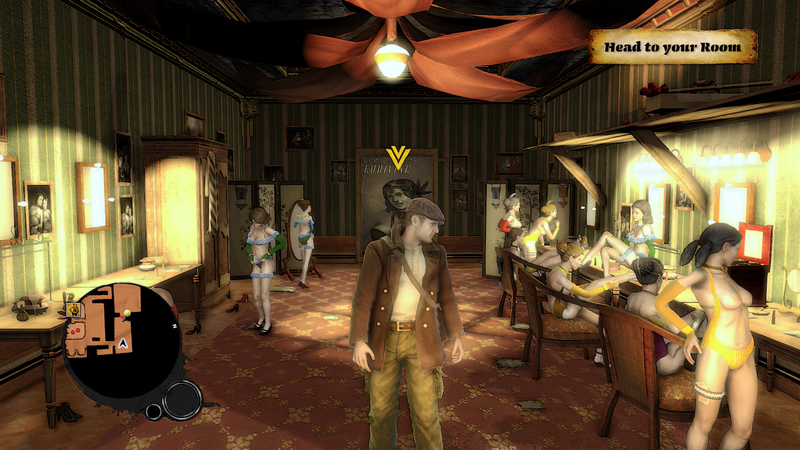Select the yellow objective pin on minimap

(127, 313)
